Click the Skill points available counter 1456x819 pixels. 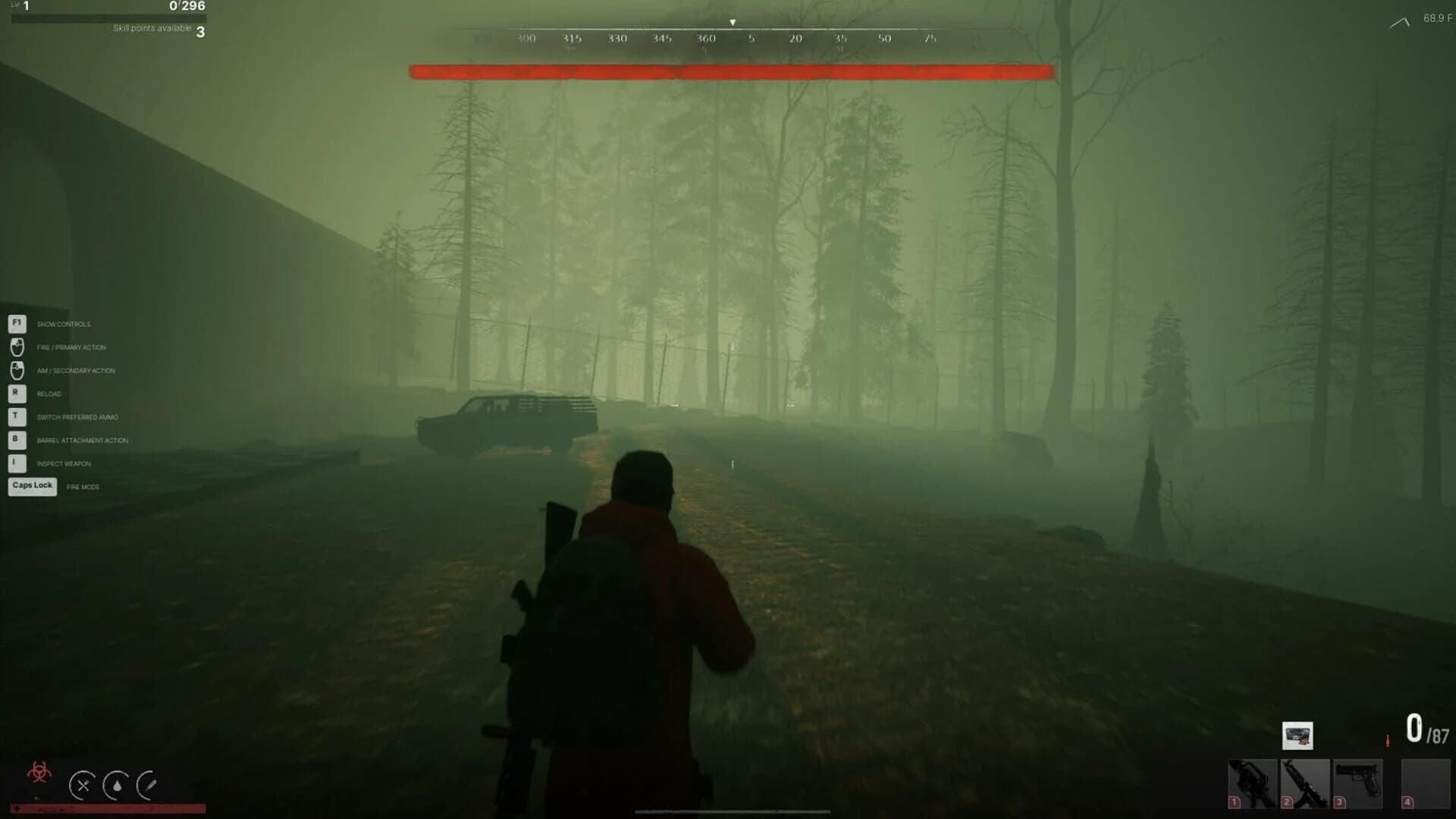tap(155, 30)
